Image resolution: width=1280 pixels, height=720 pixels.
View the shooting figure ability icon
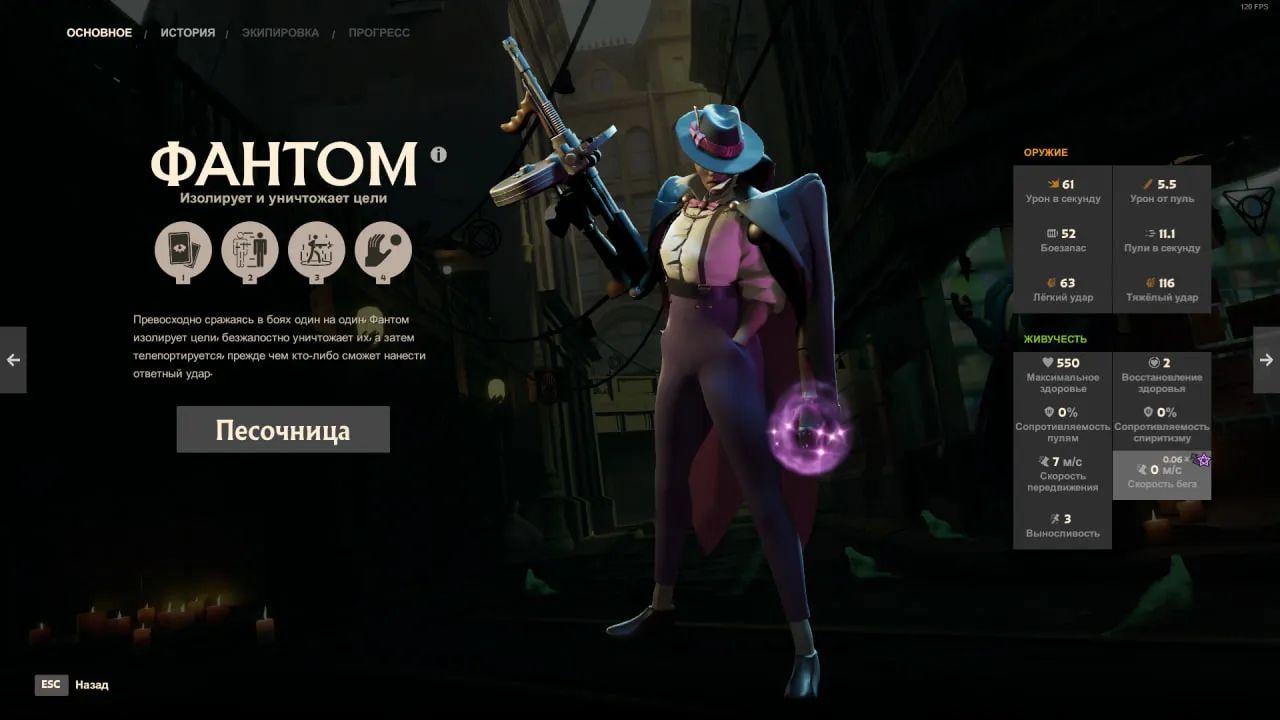point(316,249)
